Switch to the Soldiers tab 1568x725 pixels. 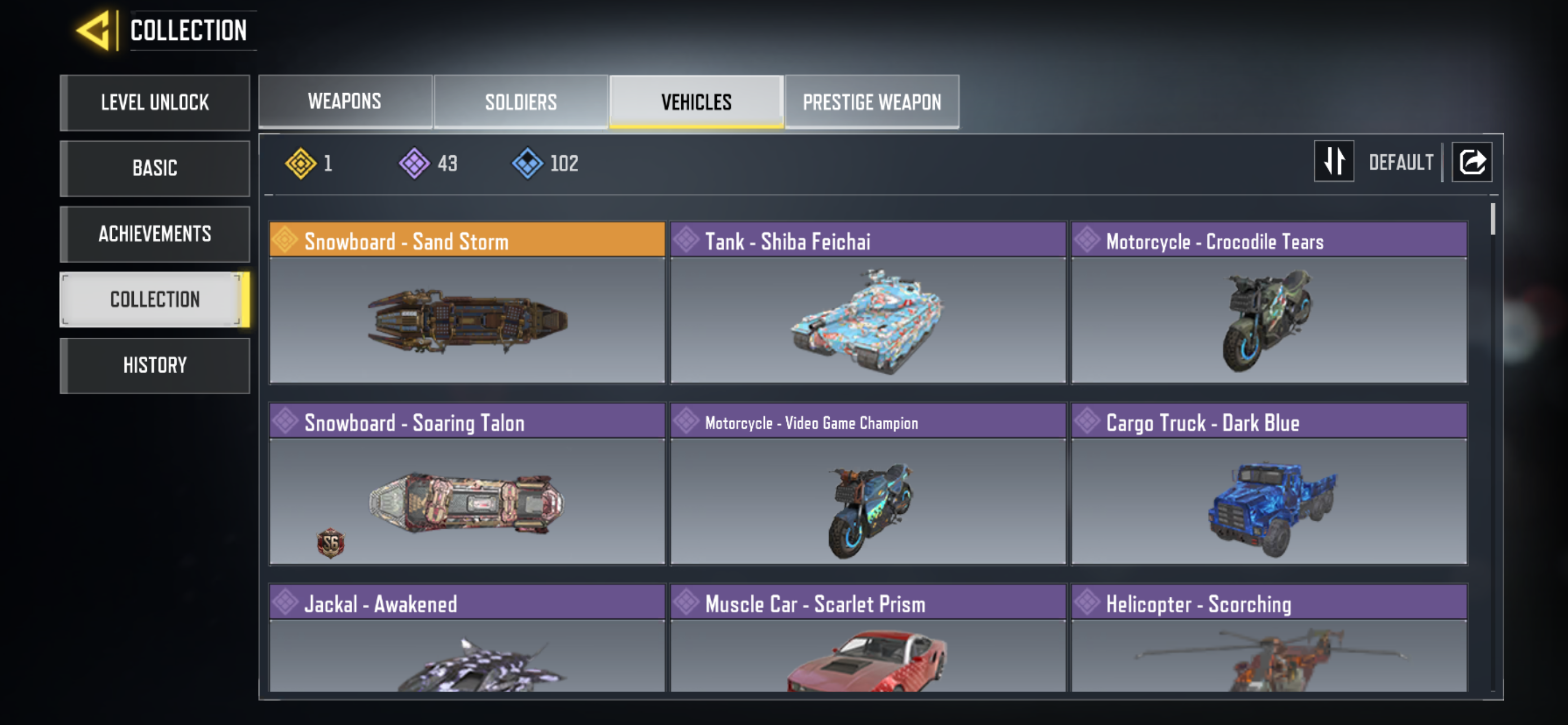pyautogui.click(x=520, y=102)
